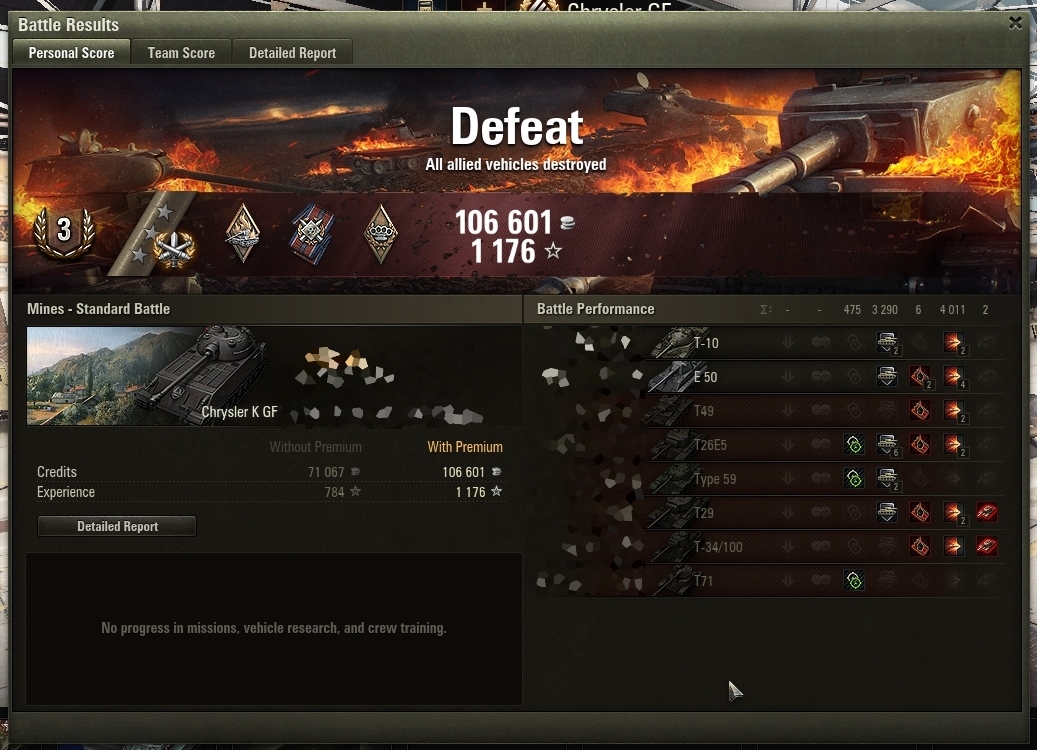Select the T-10 battle performance row
This screenshot has width=1037, height=750.
[764, 343]
